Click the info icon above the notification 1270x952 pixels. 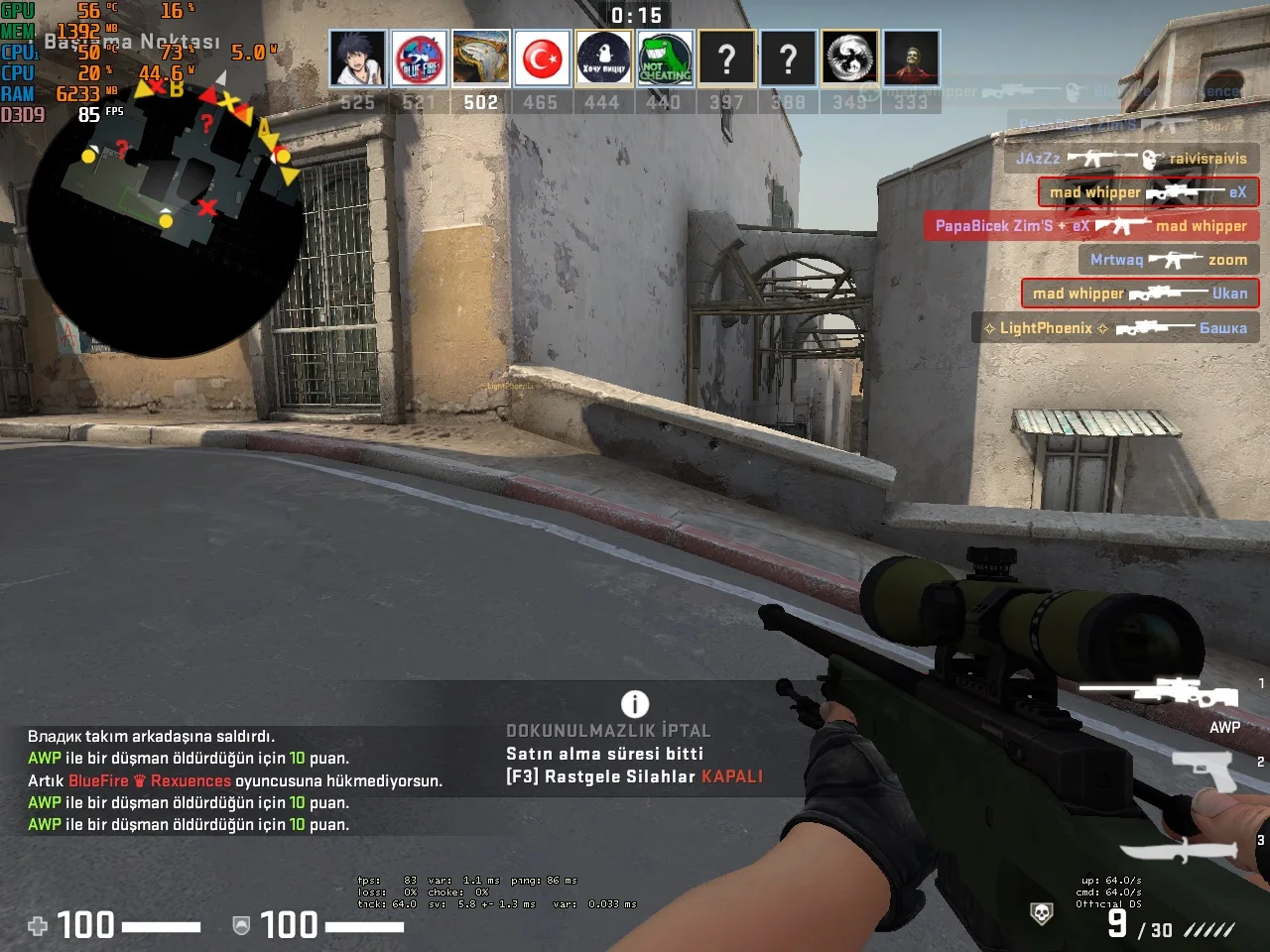(x=635, y=704)
